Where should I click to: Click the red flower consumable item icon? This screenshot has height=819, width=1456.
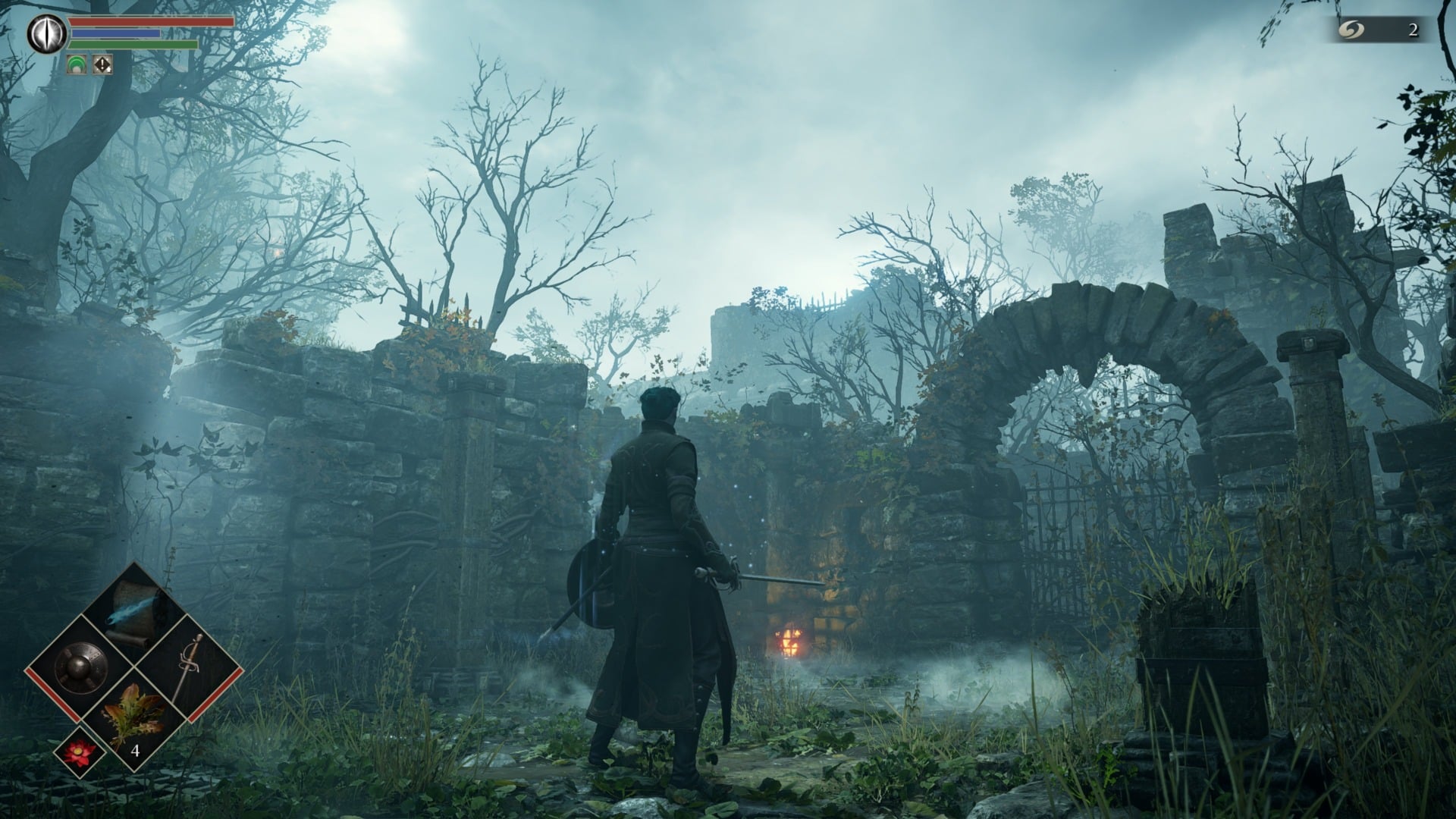78,754
